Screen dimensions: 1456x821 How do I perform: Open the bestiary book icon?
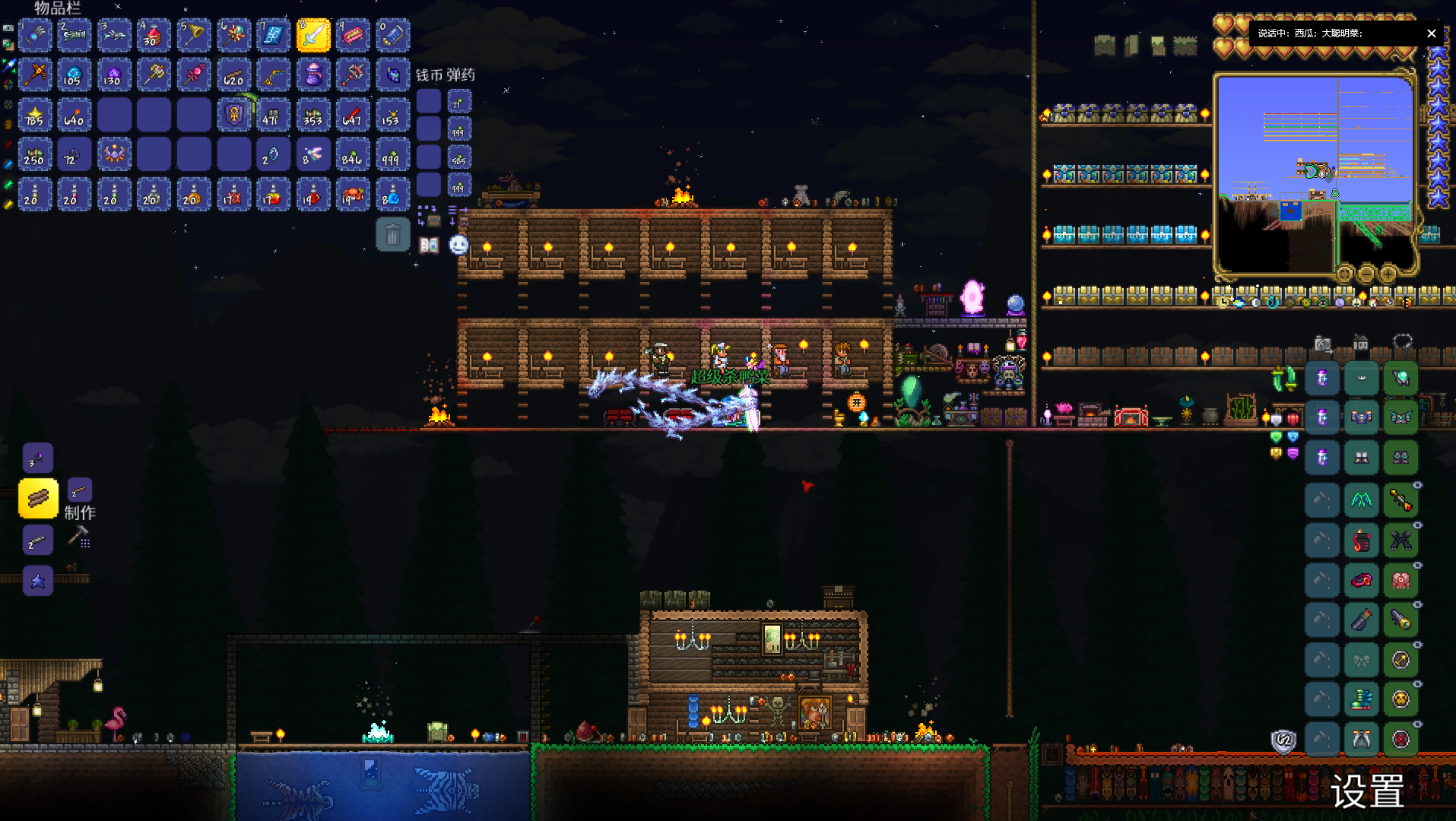coord(430,245)
